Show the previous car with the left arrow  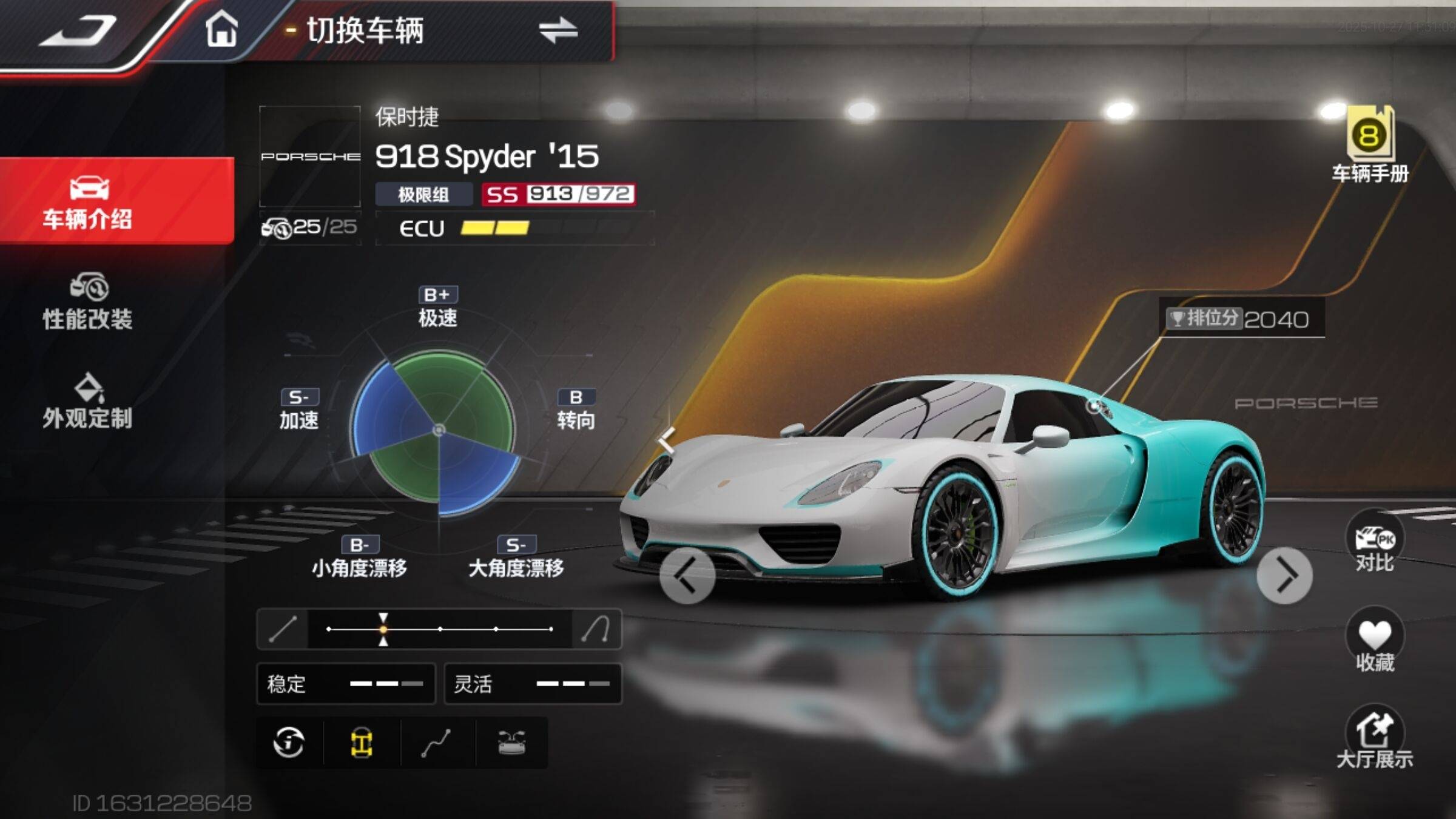[687, 576]
